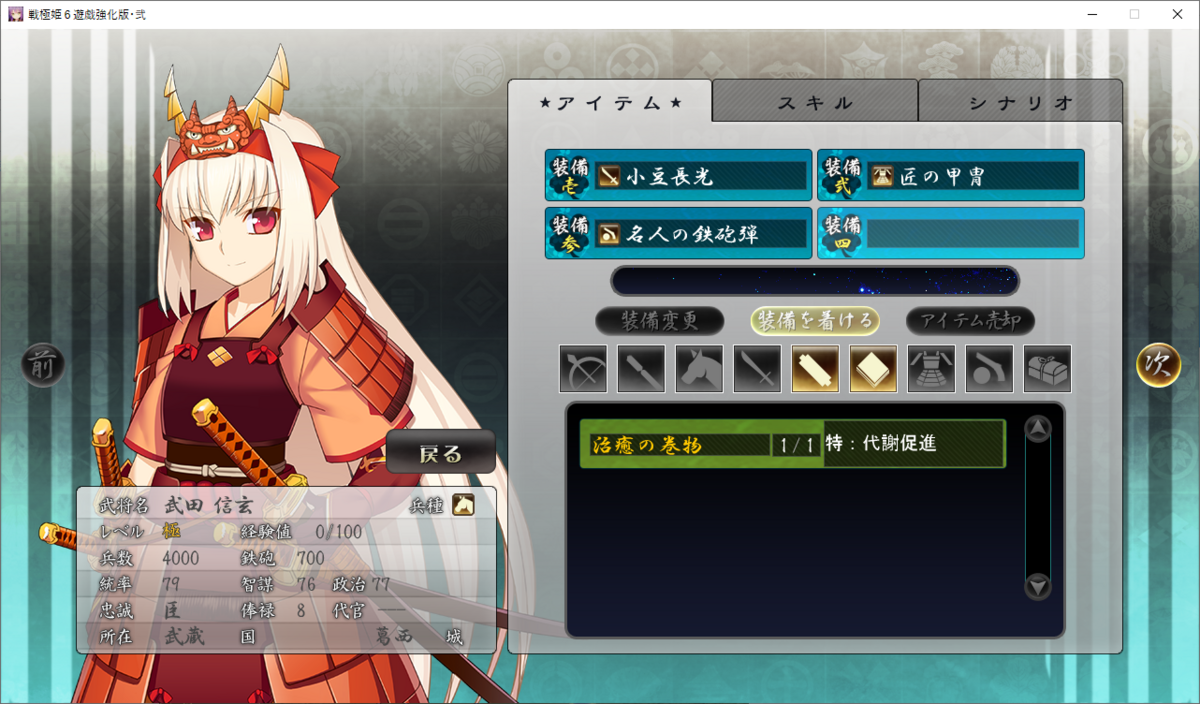The width and height of the screenshot is (1200, 704).
Task: Show horse category items
Action: [699, 369]
